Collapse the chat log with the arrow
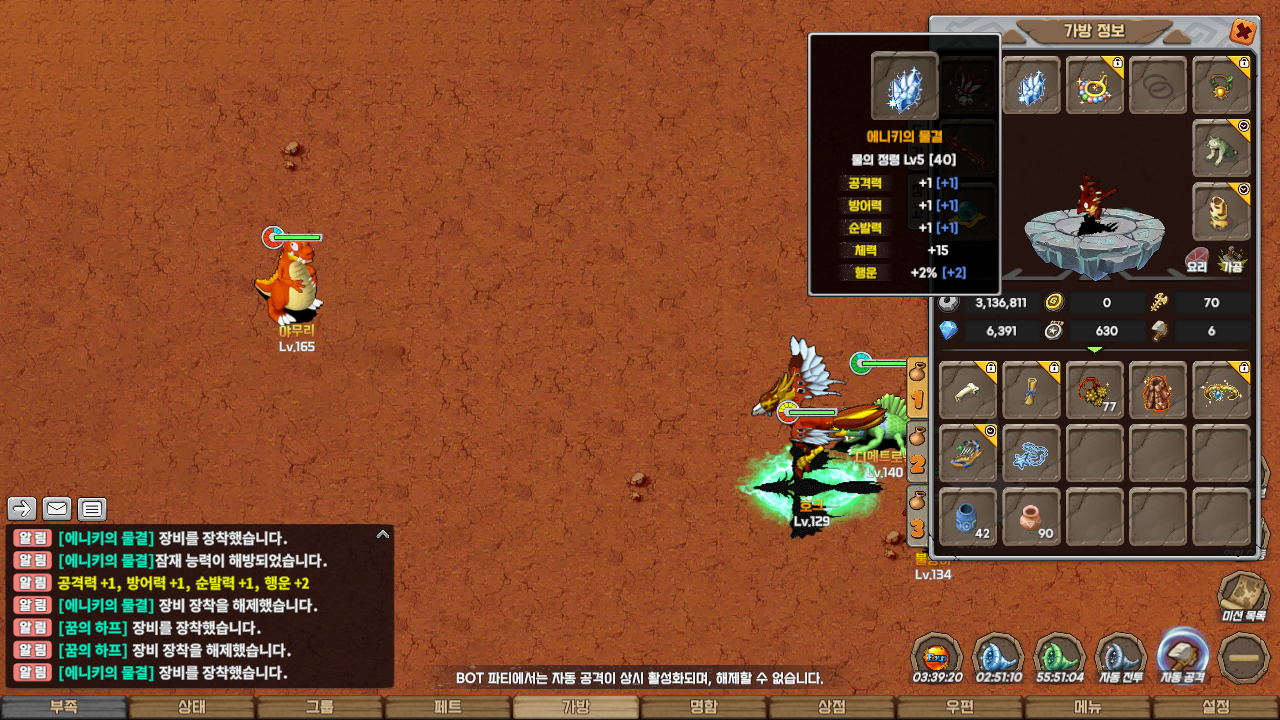The image size is (1280, 720). click(382, 535)
